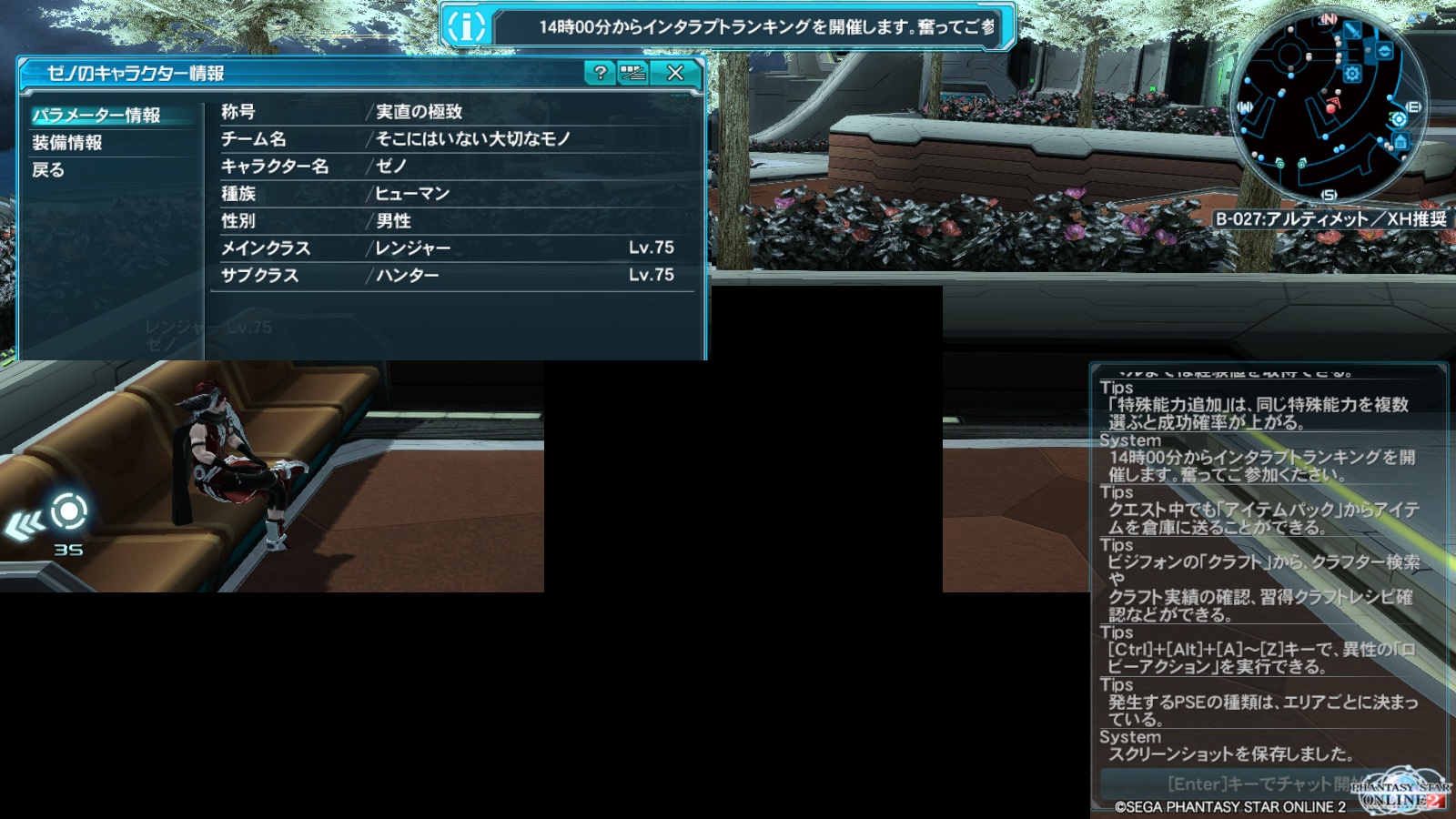The image size is (1456, 819).
Task: Zoom in the minimap with the up triangle
Action: click(x=1411, y=17)
